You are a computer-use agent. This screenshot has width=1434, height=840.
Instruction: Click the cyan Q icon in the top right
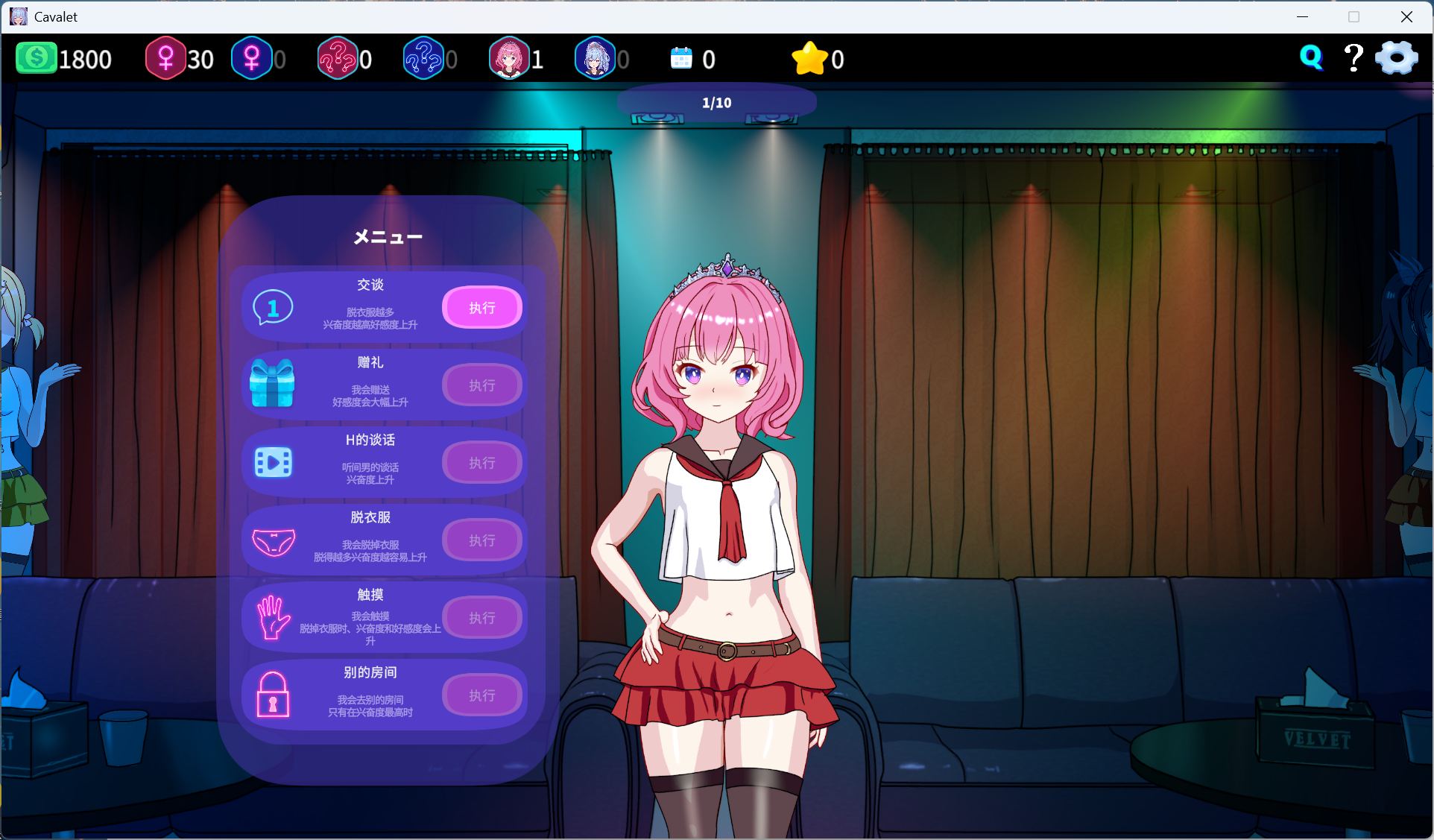pos(1311,56)
